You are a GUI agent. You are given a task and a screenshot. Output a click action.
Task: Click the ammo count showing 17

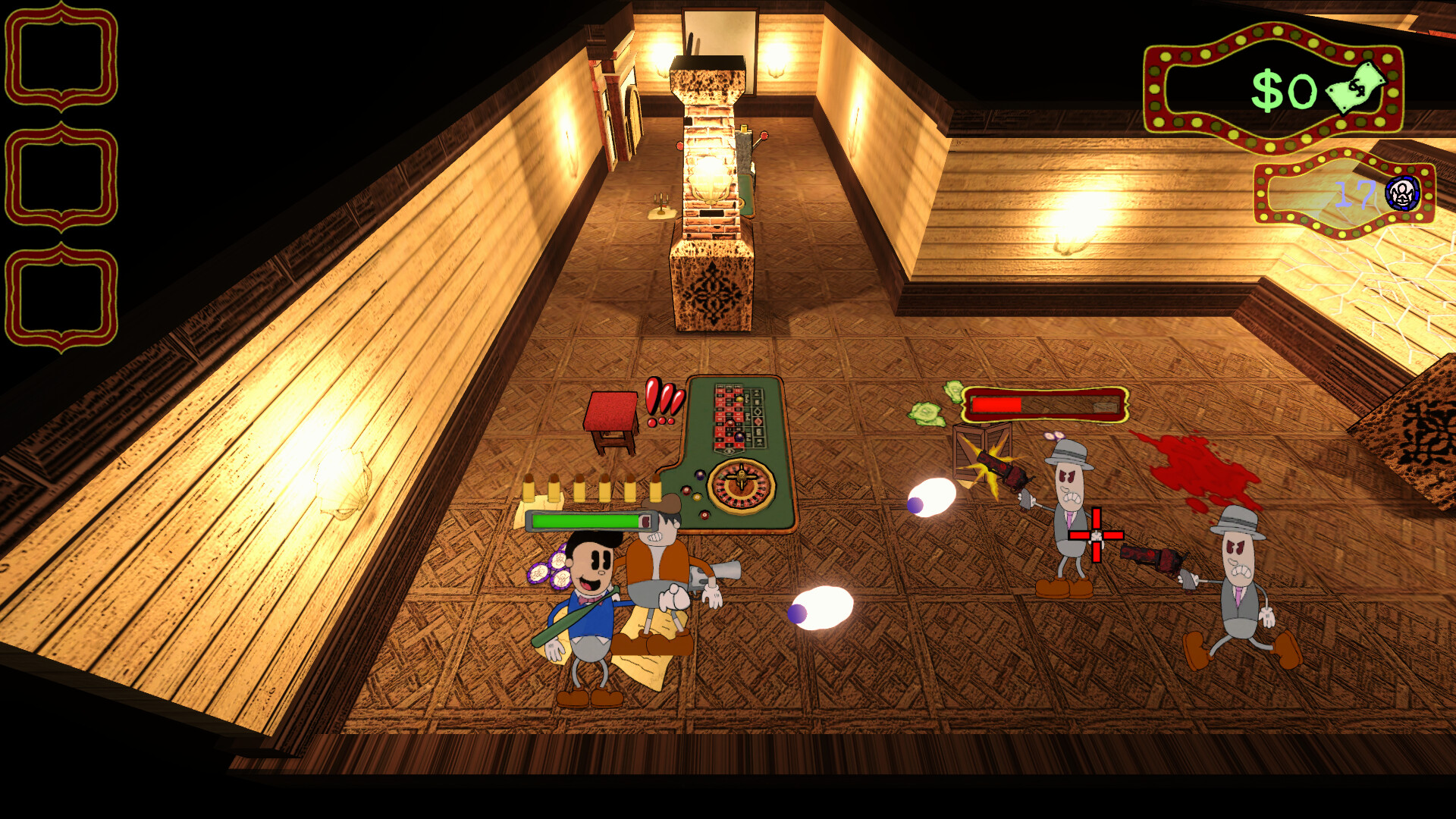(1357, 196)
